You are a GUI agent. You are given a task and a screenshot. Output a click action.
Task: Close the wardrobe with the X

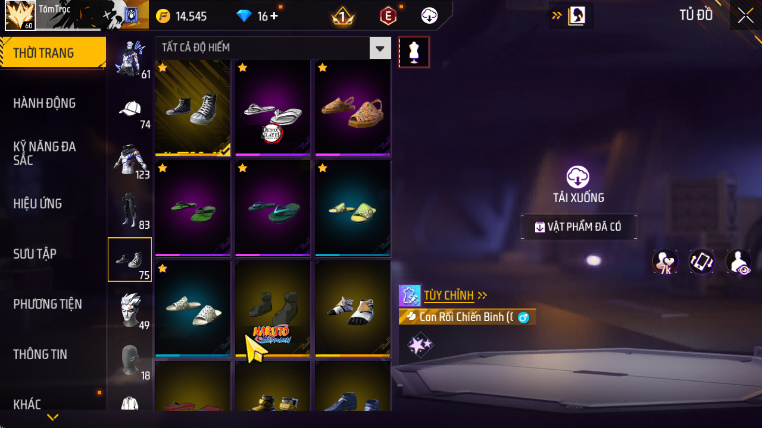745,15
